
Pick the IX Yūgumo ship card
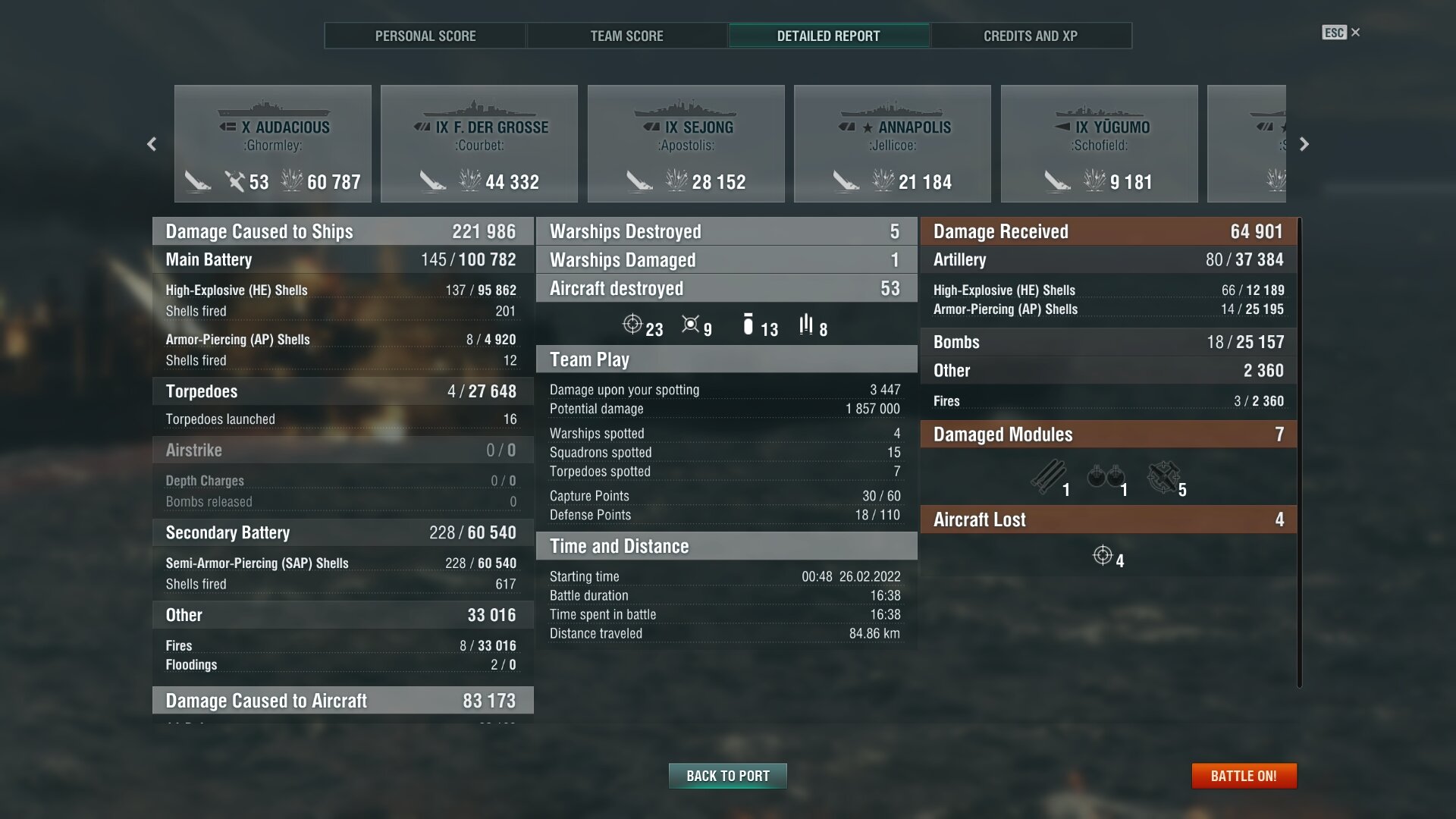point(1099,144)
